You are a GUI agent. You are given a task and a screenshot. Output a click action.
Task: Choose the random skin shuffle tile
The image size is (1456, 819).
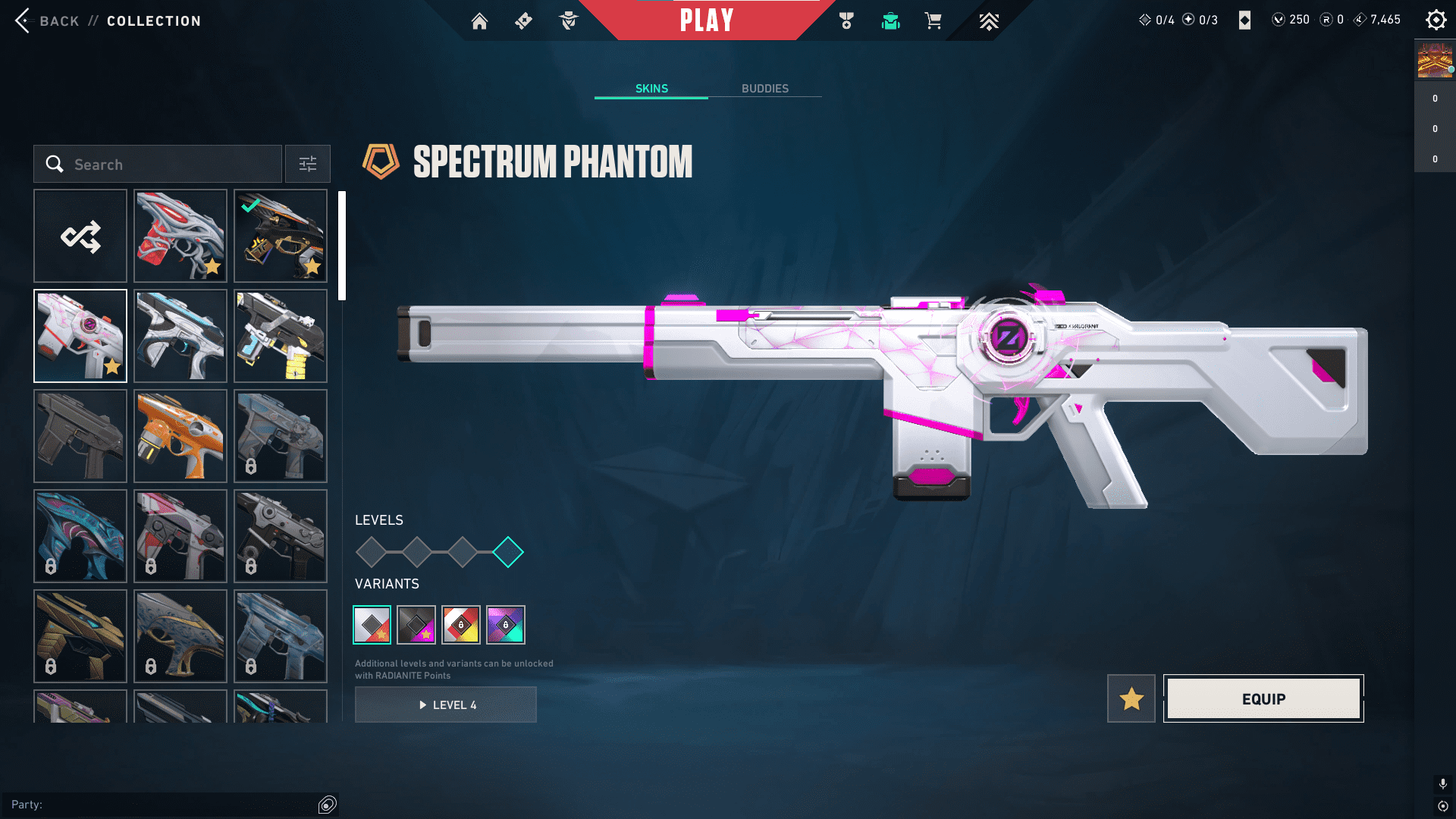80,236
